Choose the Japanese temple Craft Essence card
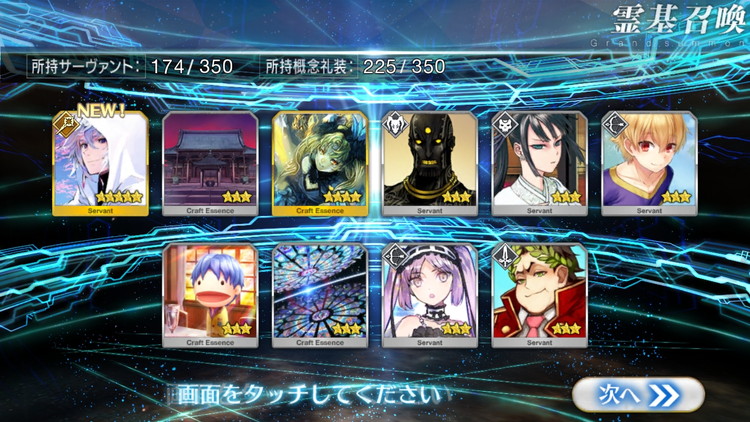 (x=209, y=162)
